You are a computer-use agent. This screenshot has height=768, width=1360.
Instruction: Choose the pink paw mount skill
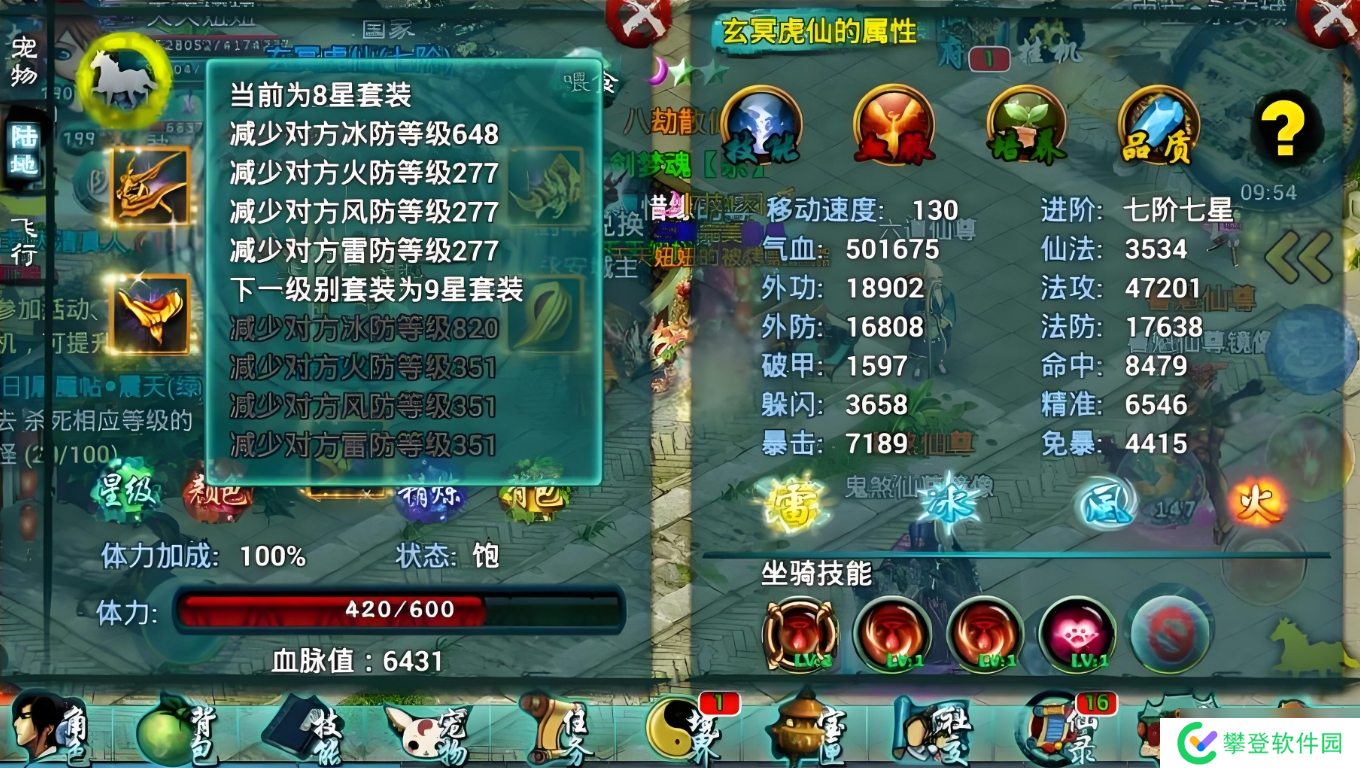click(1077, 634)
